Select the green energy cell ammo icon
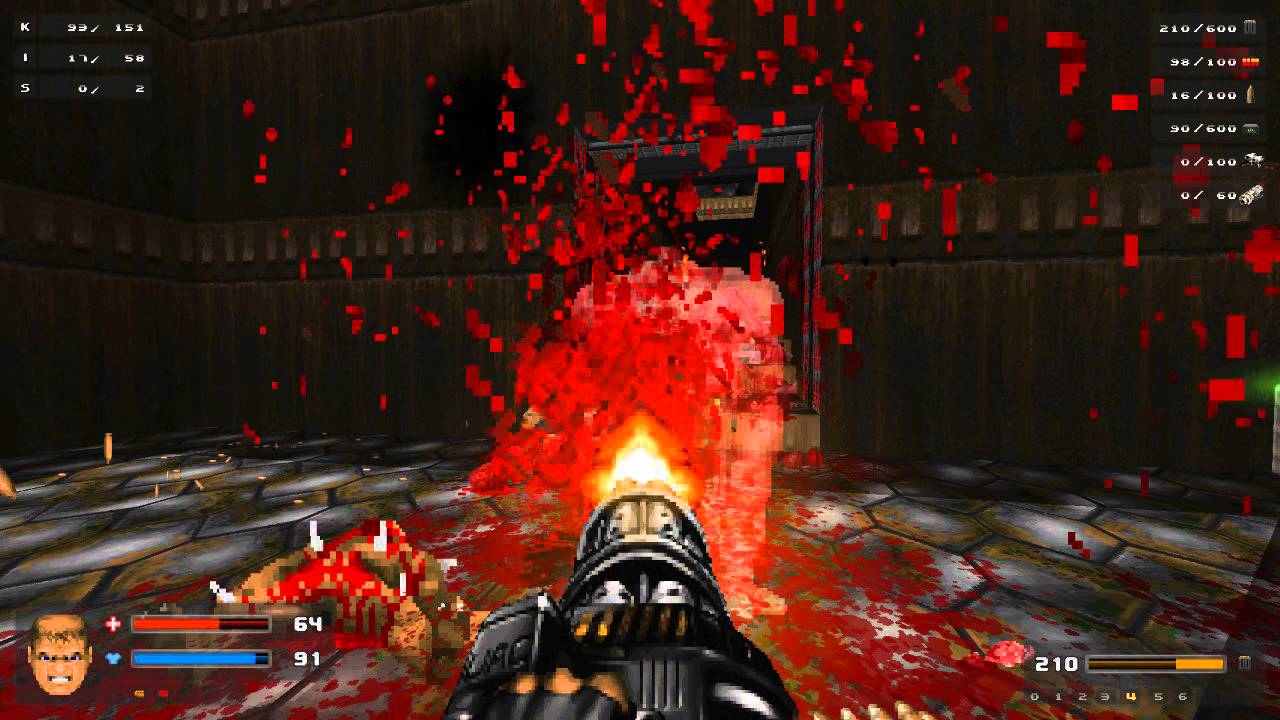 [x=1250, y=128]
